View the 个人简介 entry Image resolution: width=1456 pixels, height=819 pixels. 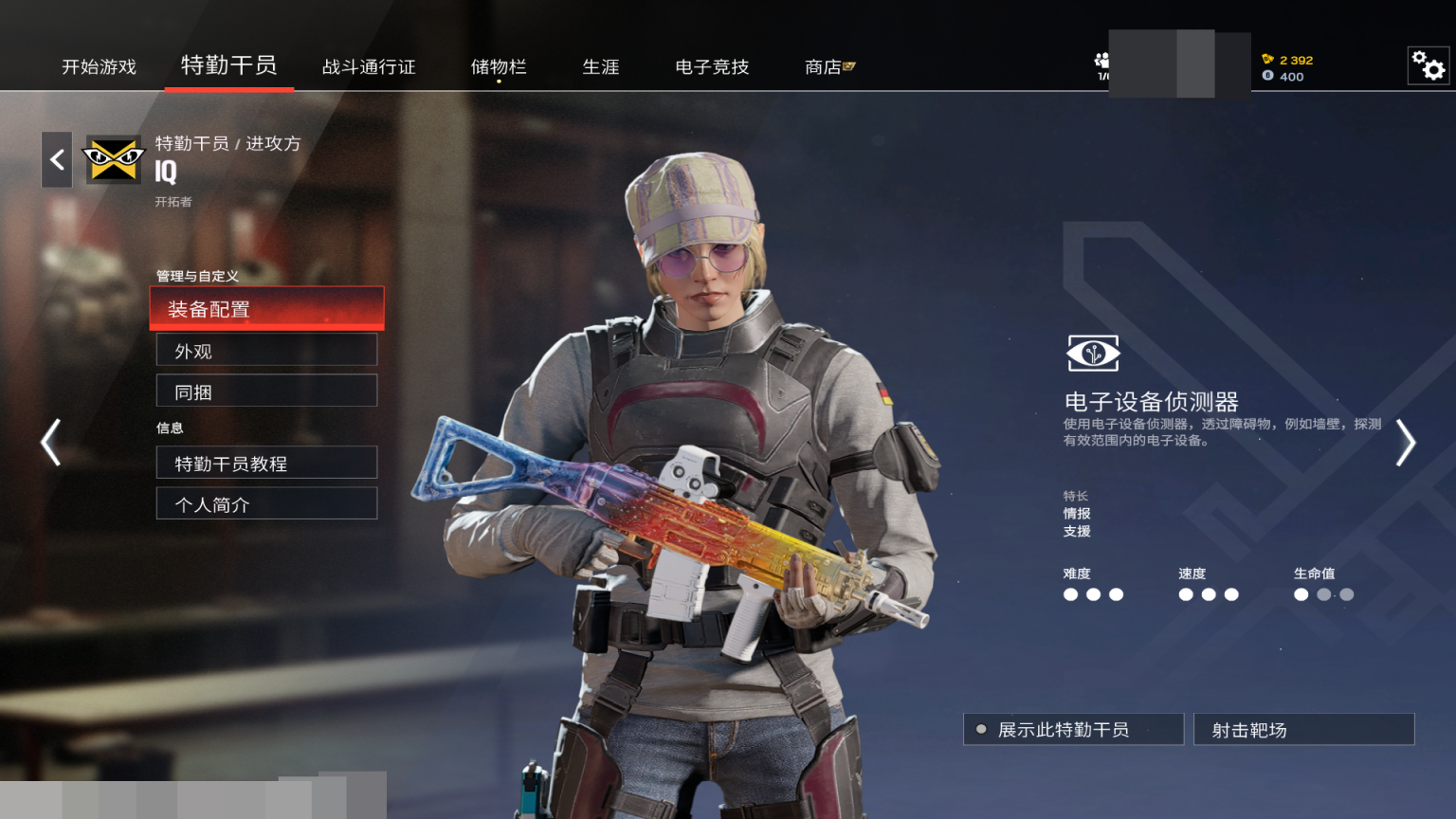266,504
